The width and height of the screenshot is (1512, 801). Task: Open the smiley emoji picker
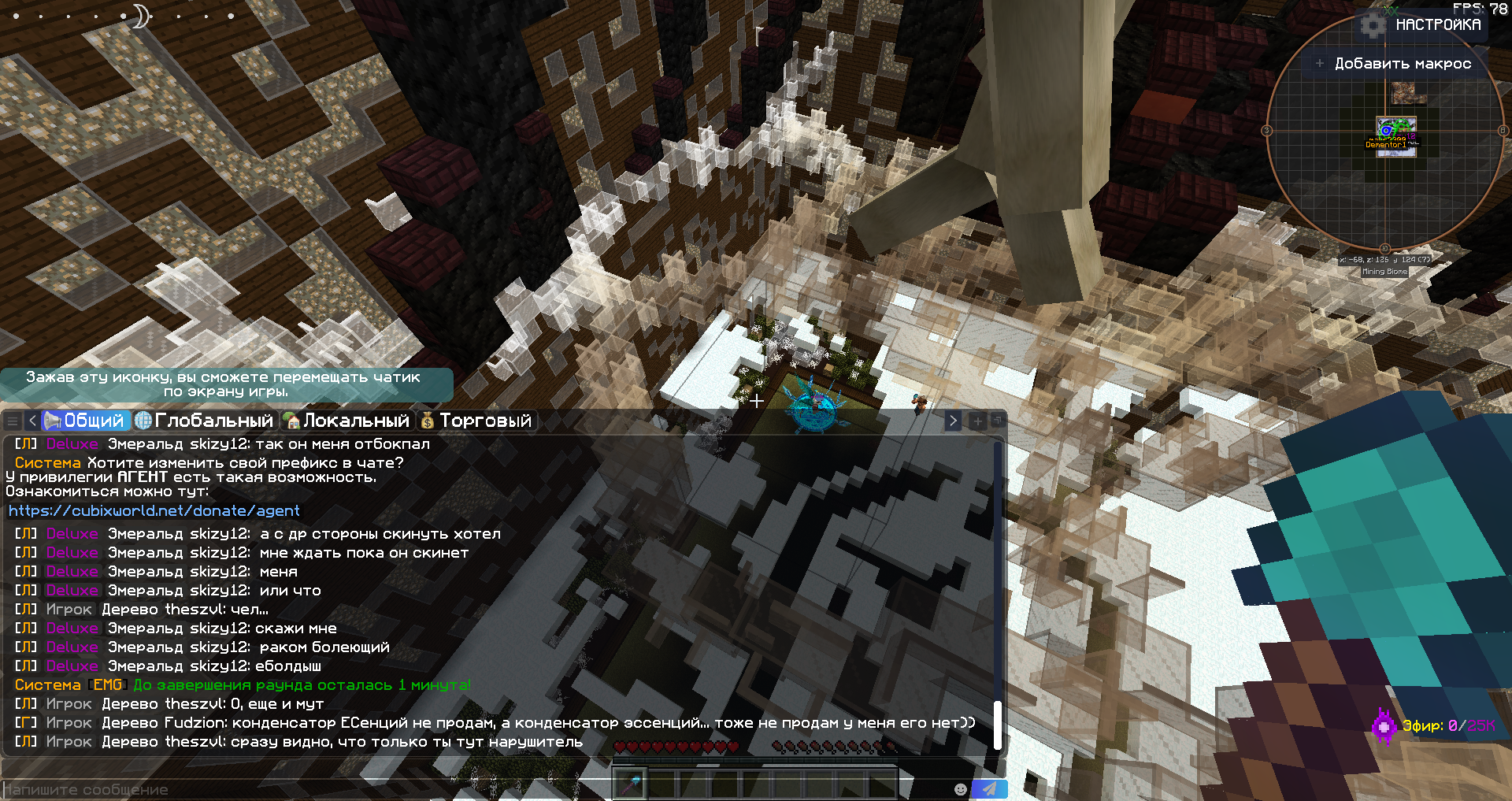960,789
